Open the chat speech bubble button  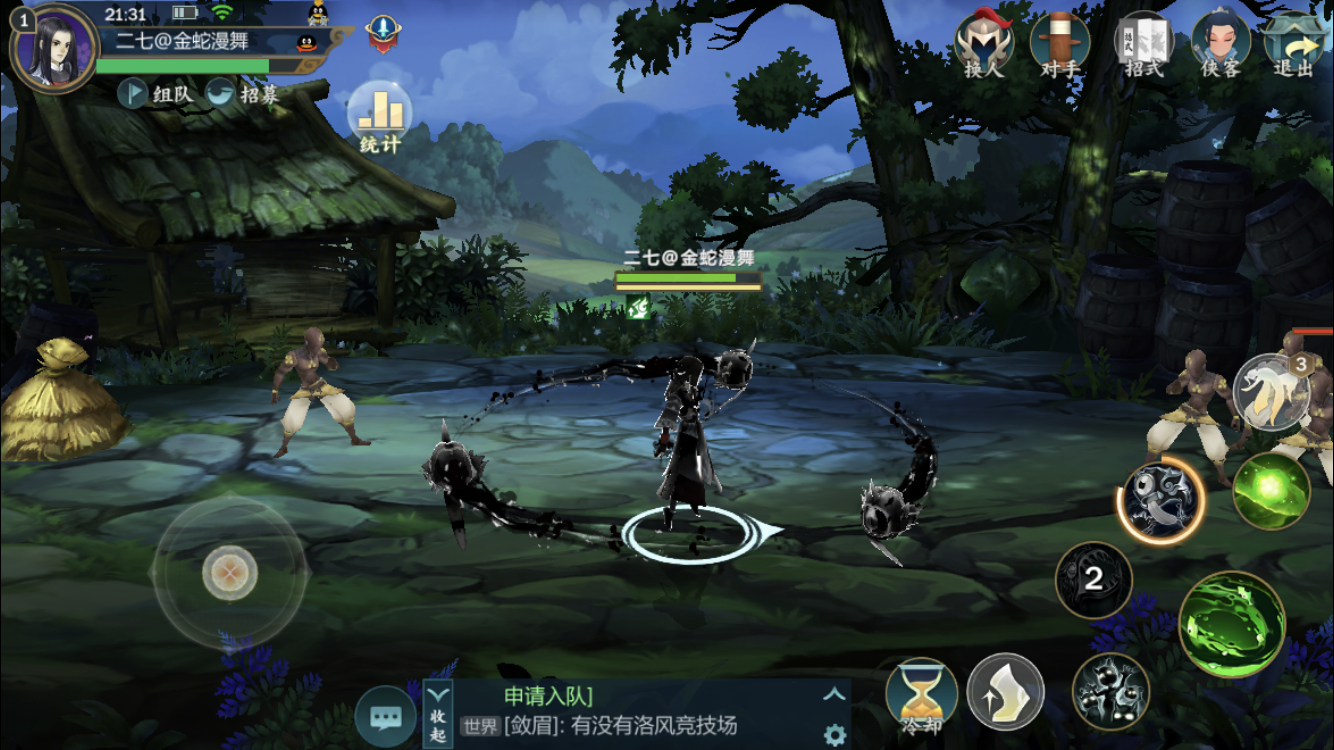pyautogui.click(x=385, y=717)
